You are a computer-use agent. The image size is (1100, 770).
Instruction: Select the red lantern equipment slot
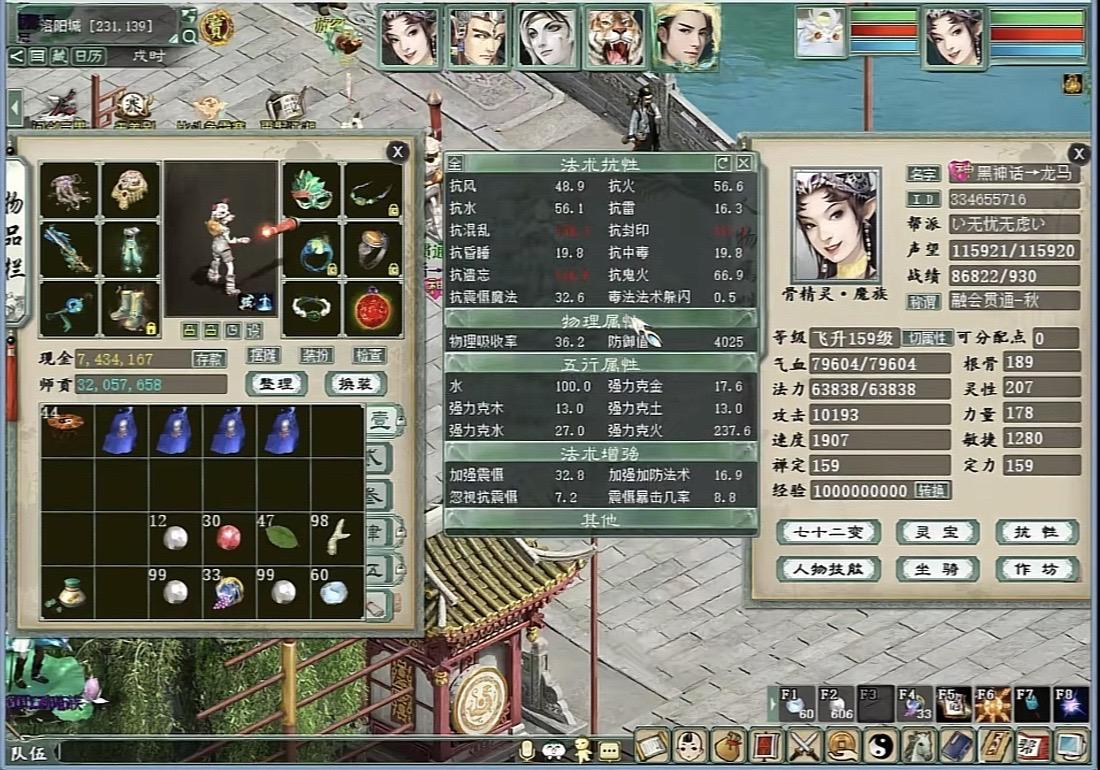pyautogui.click(x=374, y=309)
